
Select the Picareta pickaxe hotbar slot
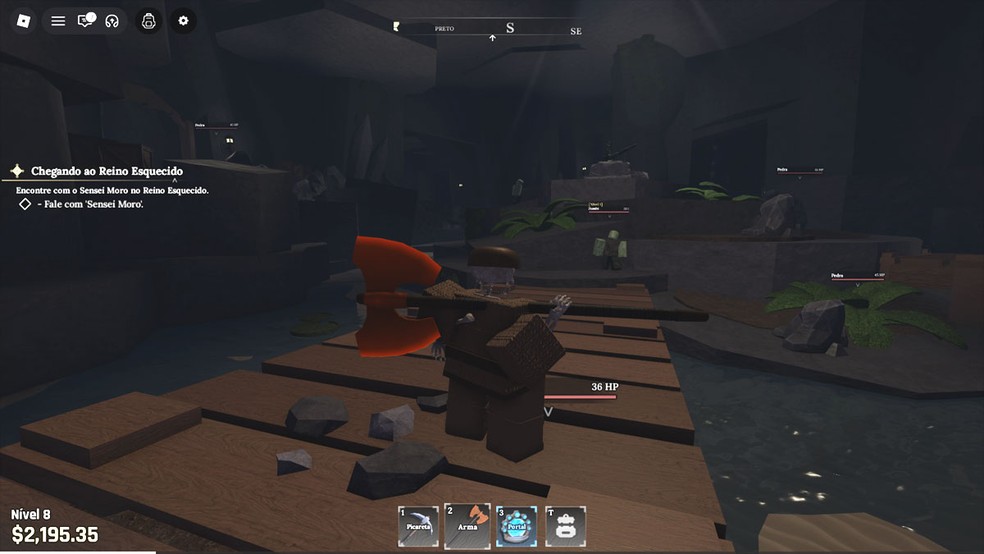click(x=418, y=526)
